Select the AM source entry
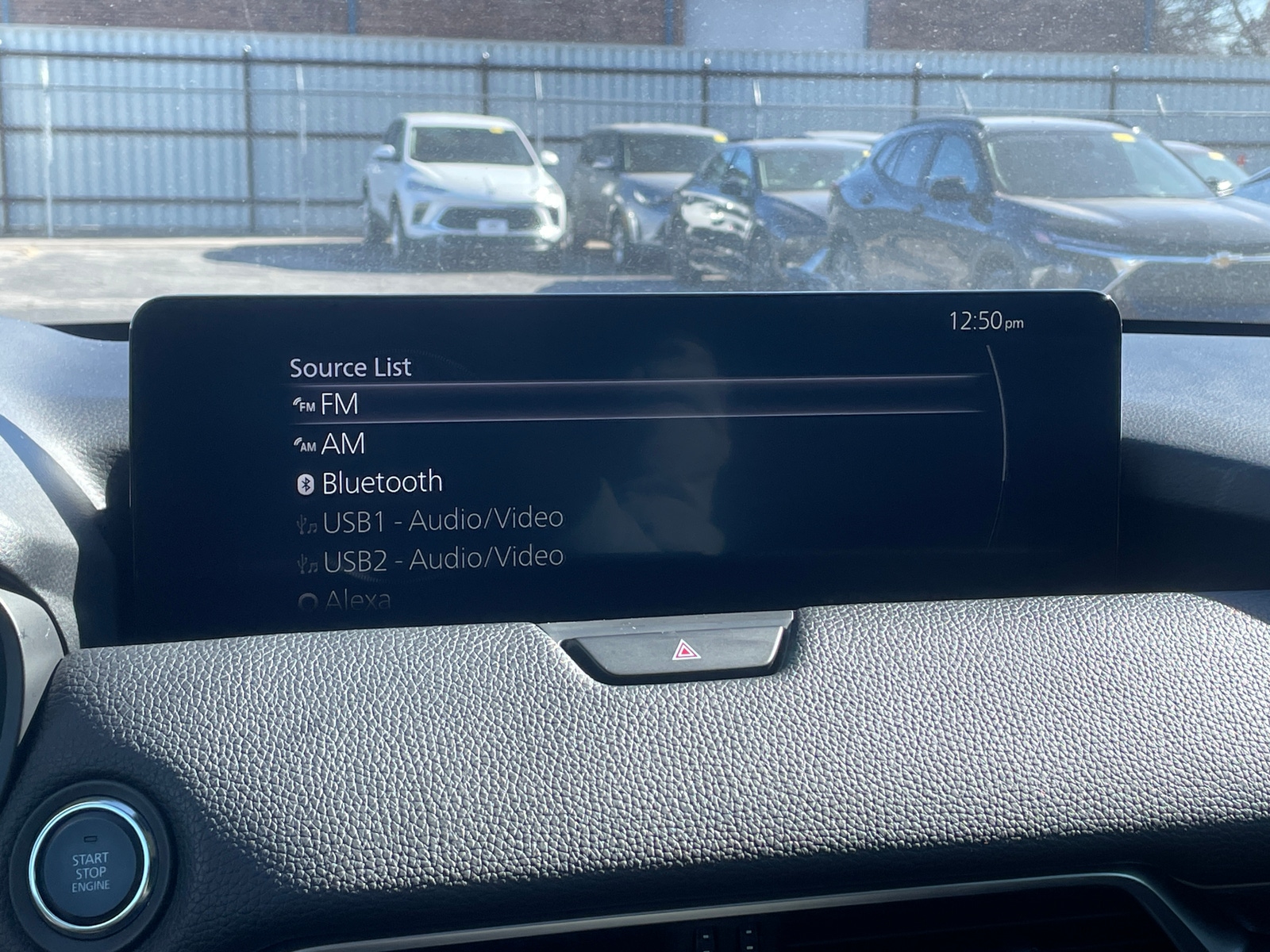This screenshot has height=952, width=1270. [343, 445]
